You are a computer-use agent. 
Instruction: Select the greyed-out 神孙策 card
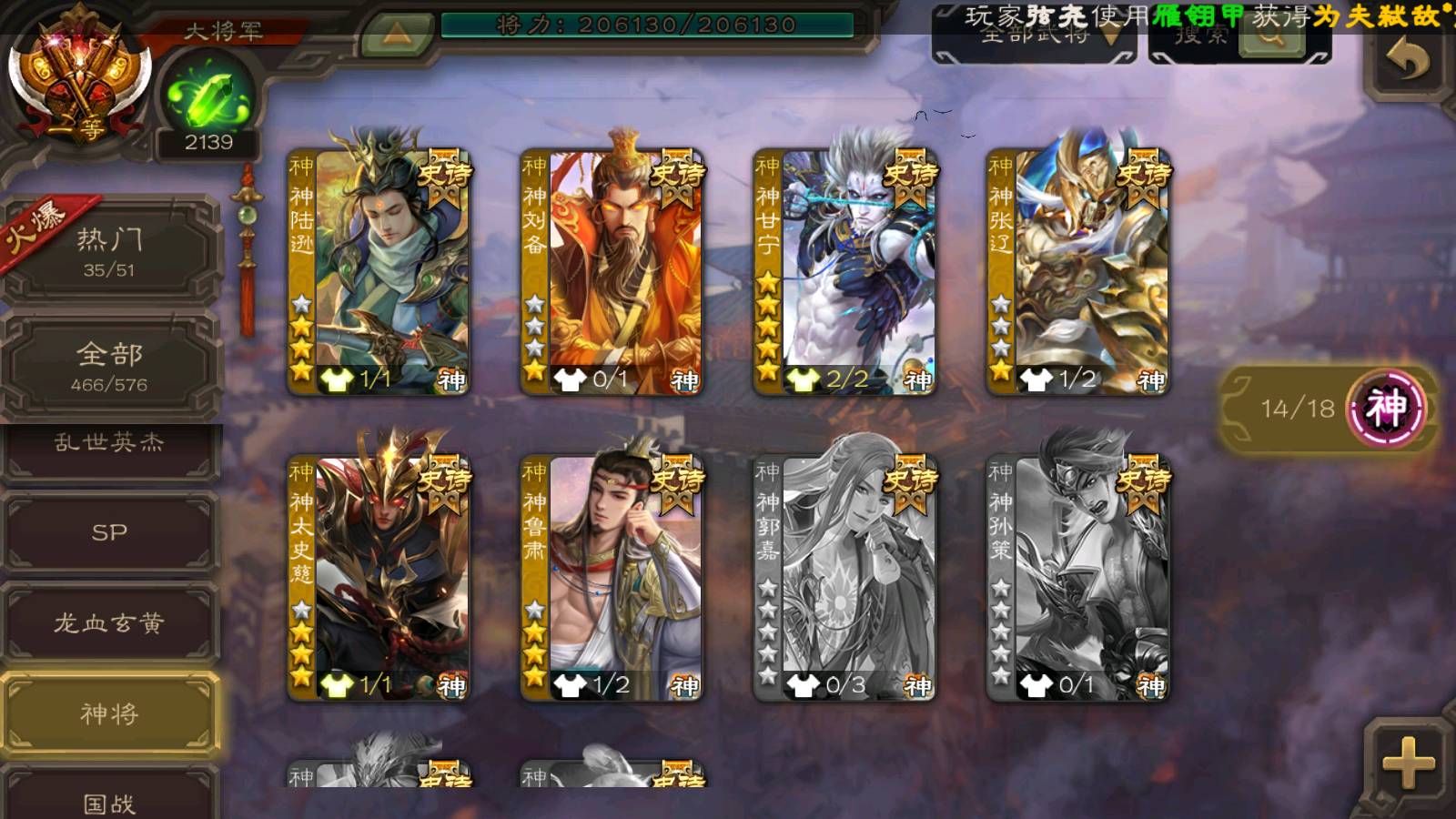click(1078, 577)
